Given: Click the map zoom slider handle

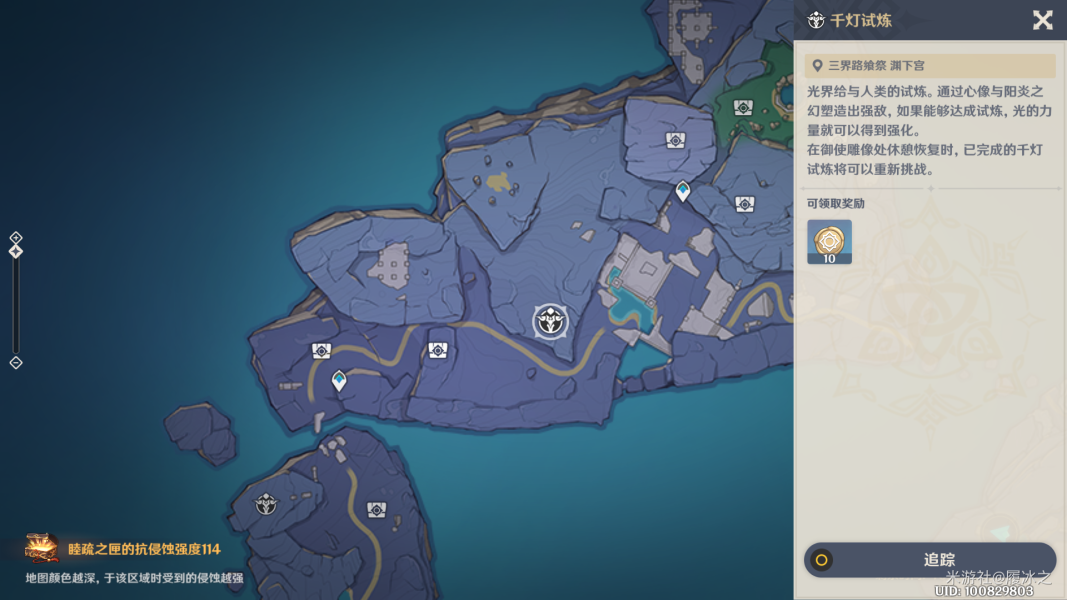Looking at the screenshot, I should (x=16, y=252).
